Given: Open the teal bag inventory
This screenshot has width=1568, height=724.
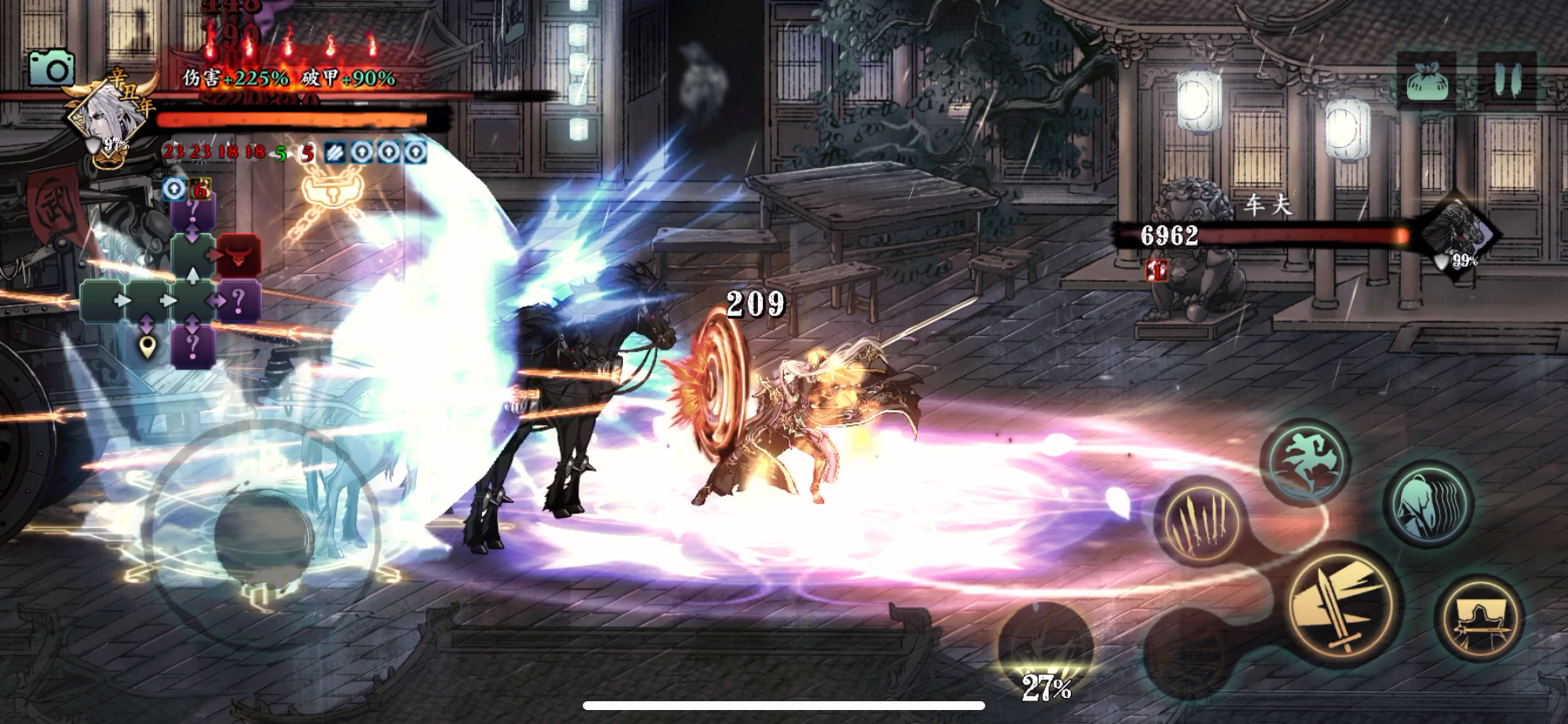Looking at the screenshot, I should point(1426,81).
